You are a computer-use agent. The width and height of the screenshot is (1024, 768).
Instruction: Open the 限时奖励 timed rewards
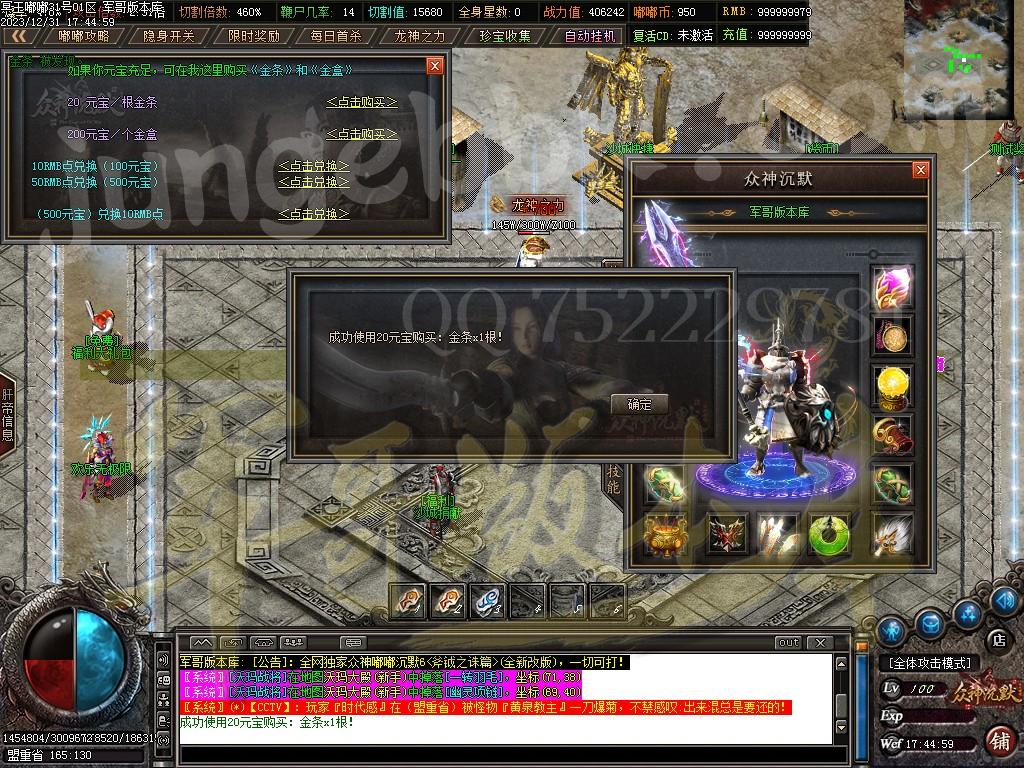(x=253, y=36)
